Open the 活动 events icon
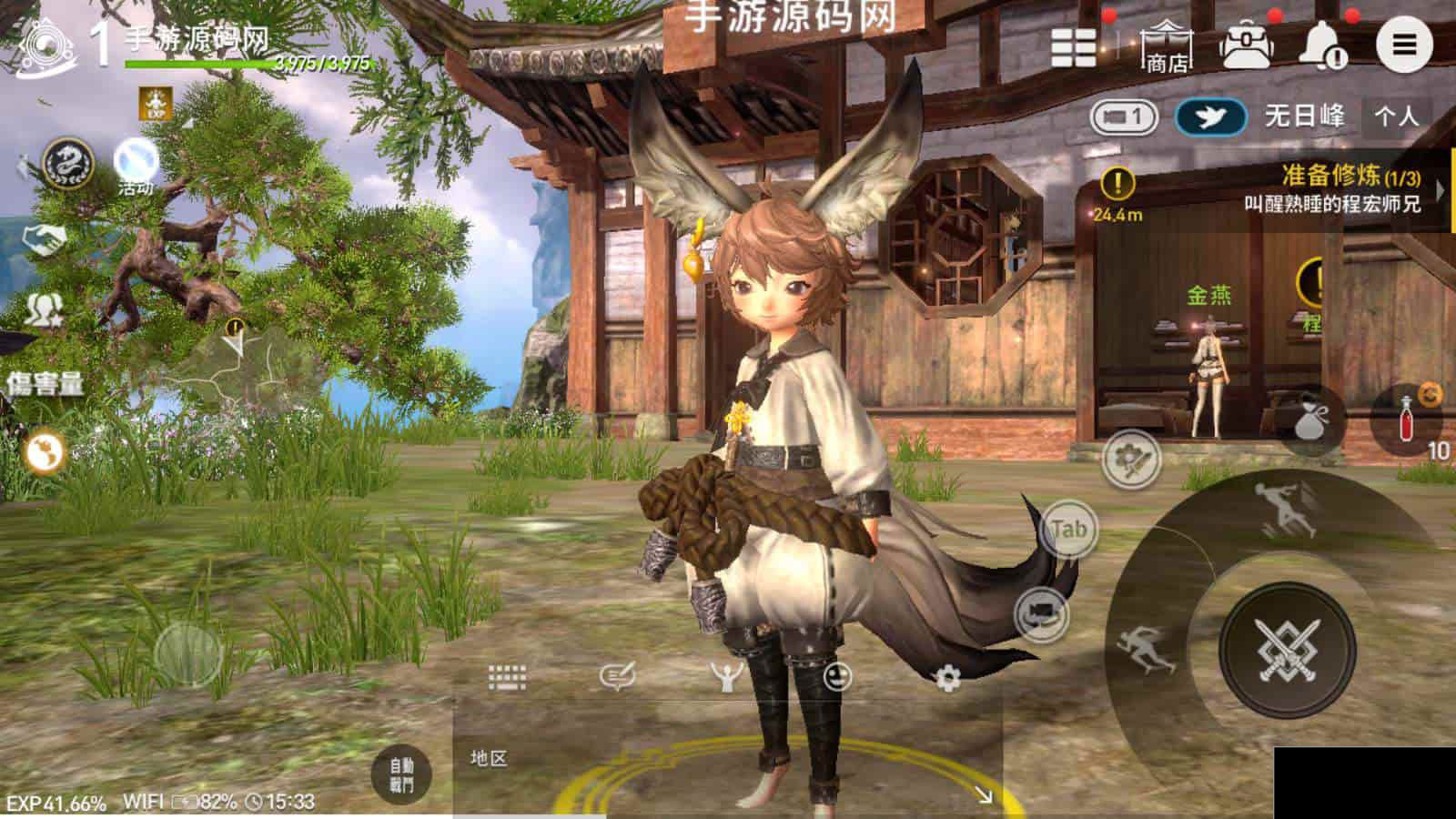The height and width of the screenshot is (819, 1456). [x=136, y=166]
